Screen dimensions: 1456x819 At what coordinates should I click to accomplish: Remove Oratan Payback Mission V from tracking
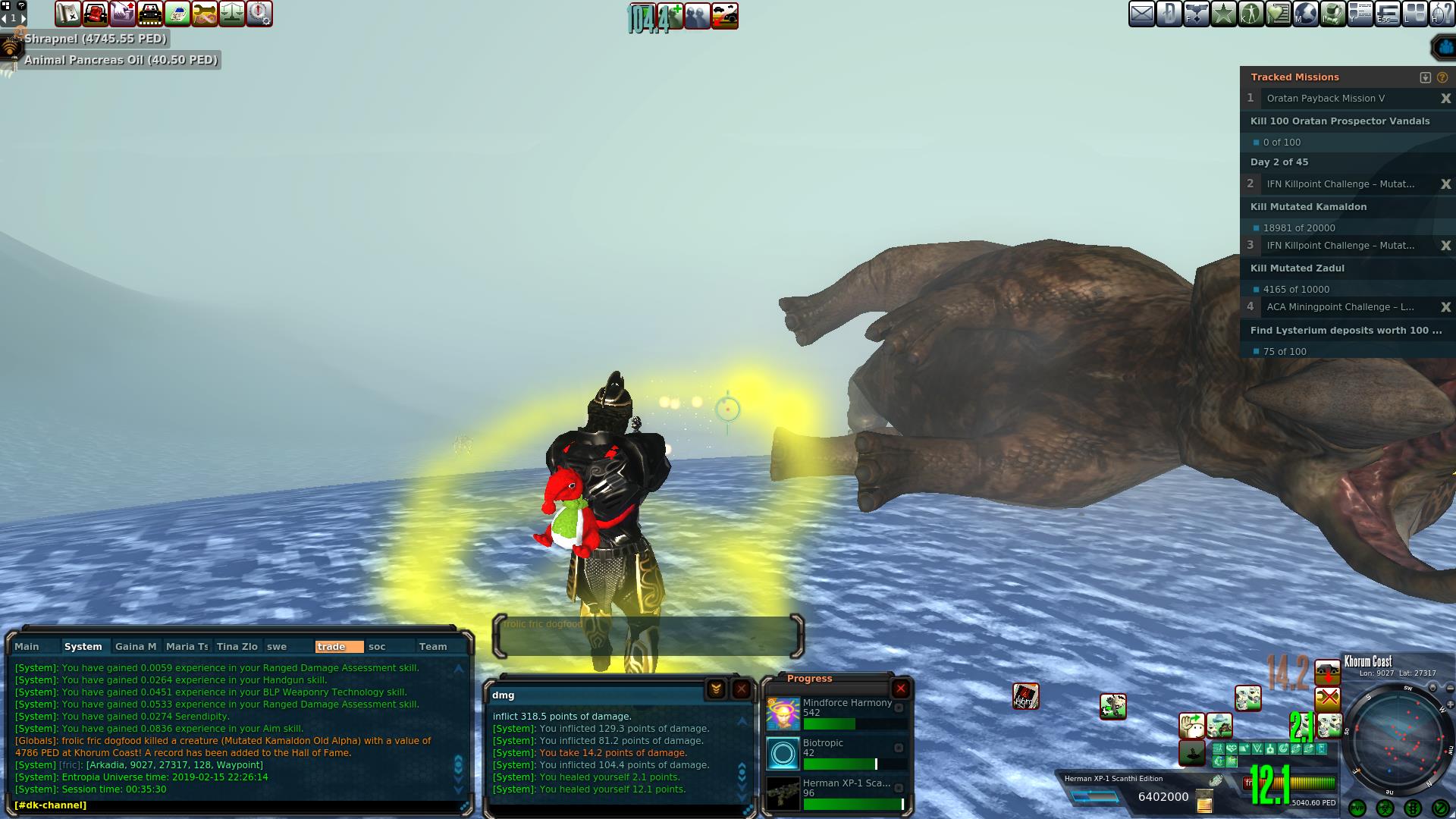click(1445, 99)
